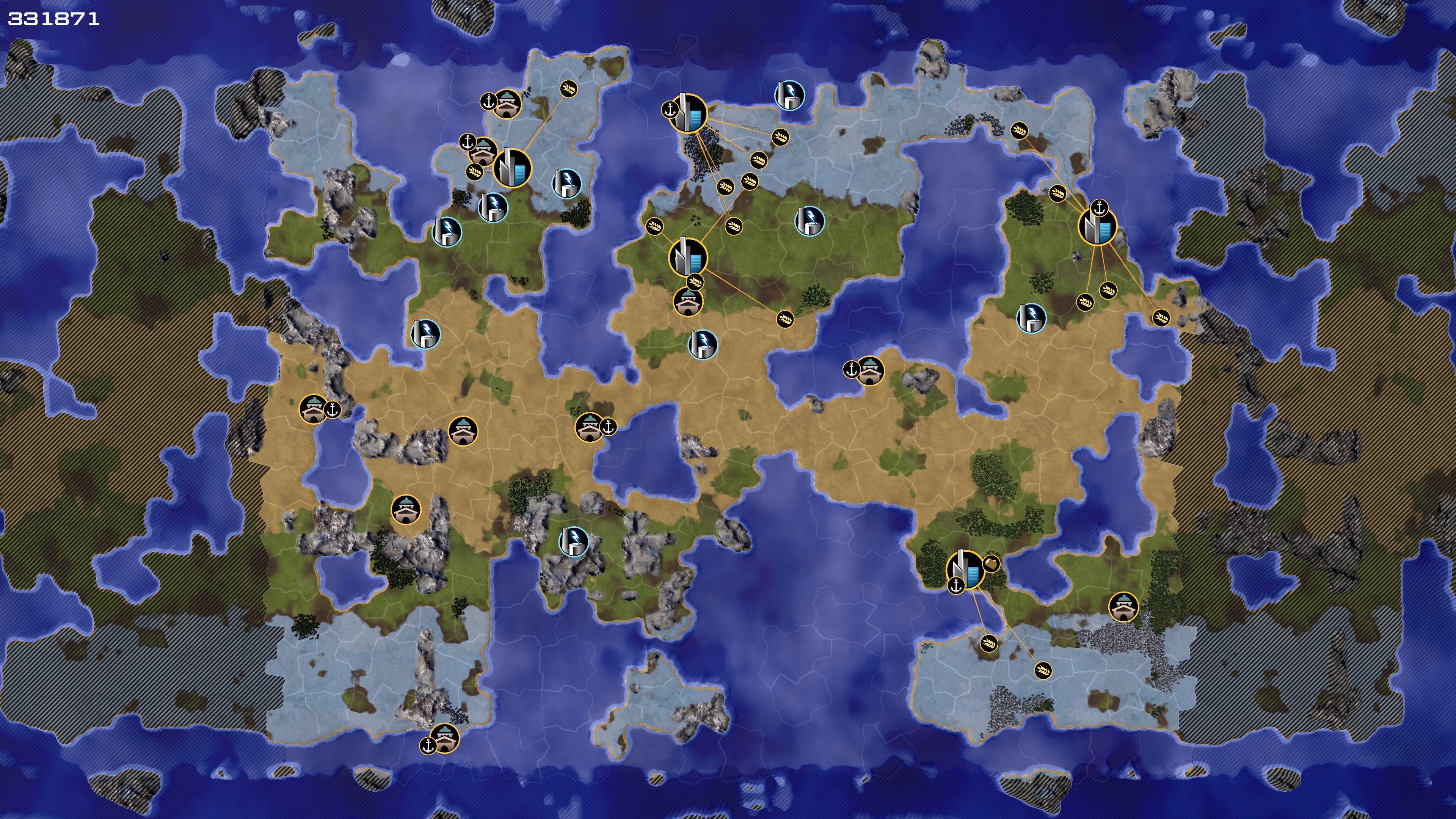
Task: Choose the power plant marker among the grey mountains
Action: (573, 541)
